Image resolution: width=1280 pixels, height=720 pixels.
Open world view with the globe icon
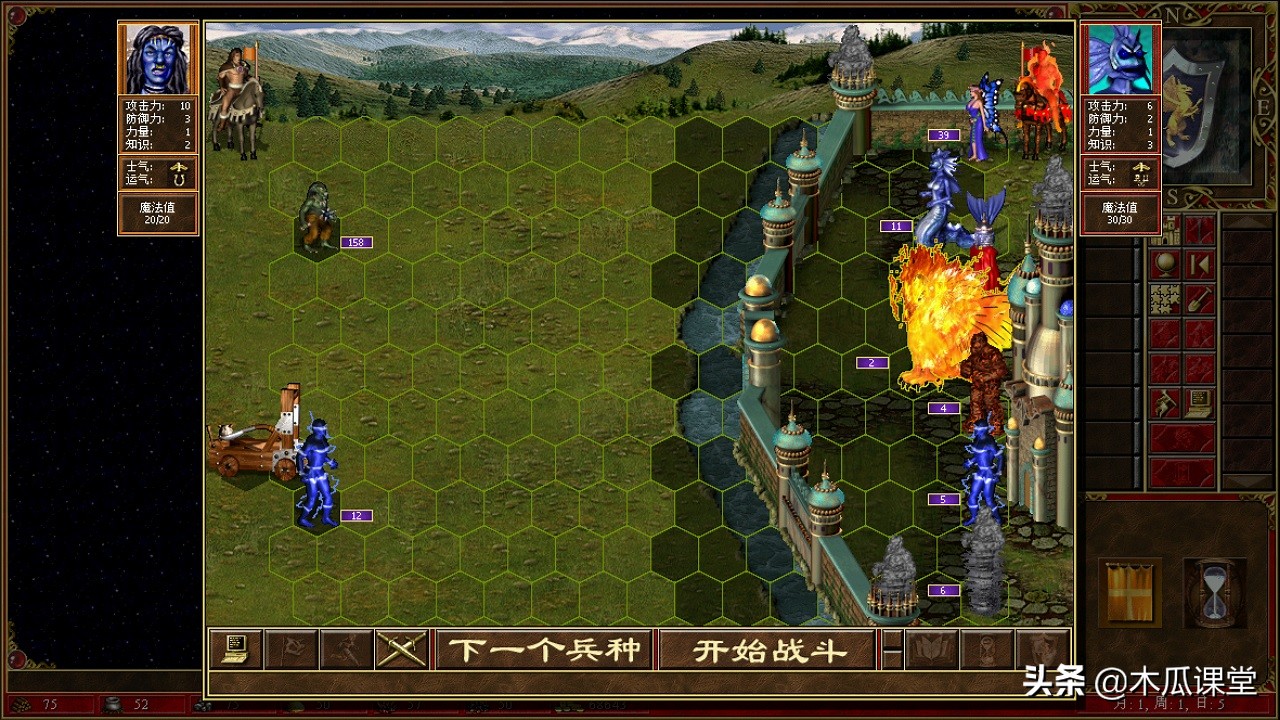click(x=1165, y=265)
